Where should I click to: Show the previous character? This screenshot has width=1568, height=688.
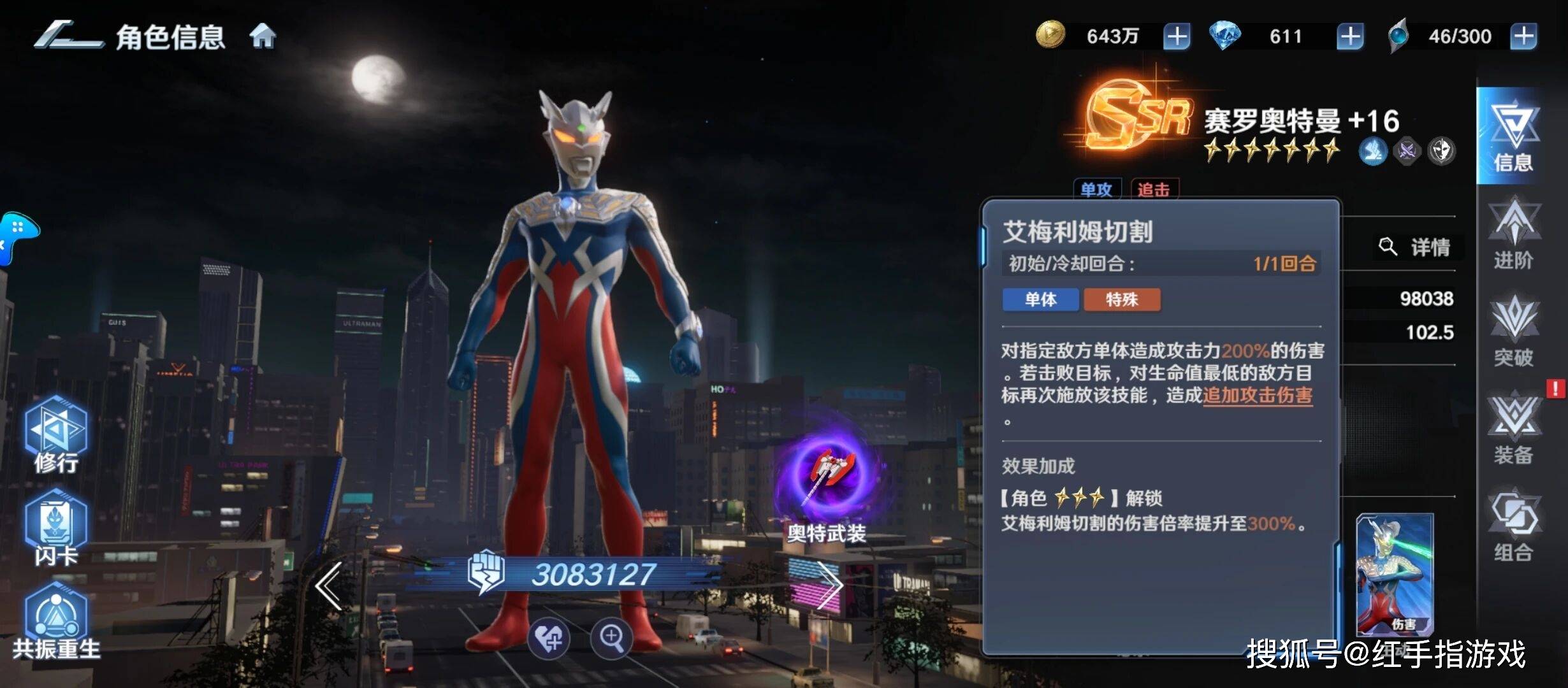[330, 586]
